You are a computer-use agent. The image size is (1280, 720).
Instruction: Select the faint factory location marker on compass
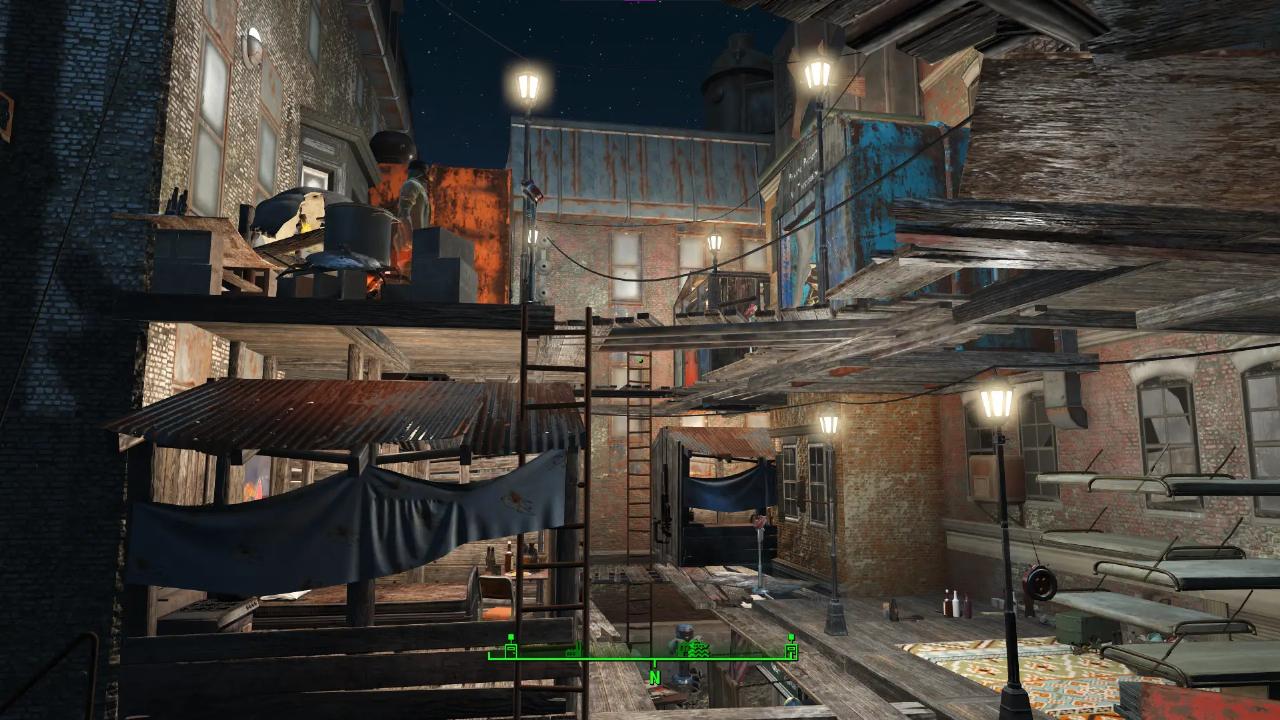[x=572, y=651]
